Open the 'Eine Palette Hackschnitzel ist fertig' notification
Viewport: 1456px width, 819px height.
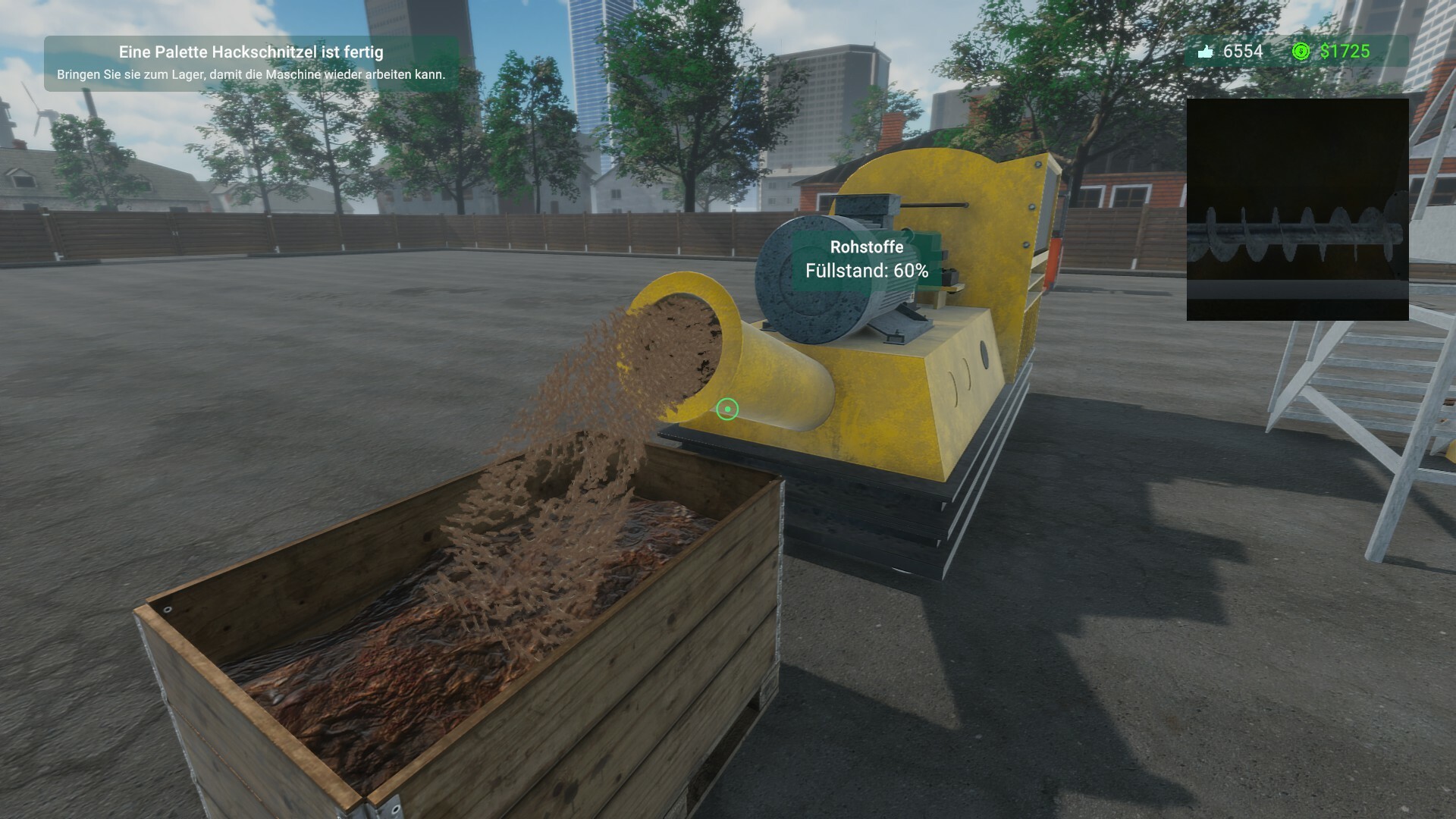[x=252, y=53]
